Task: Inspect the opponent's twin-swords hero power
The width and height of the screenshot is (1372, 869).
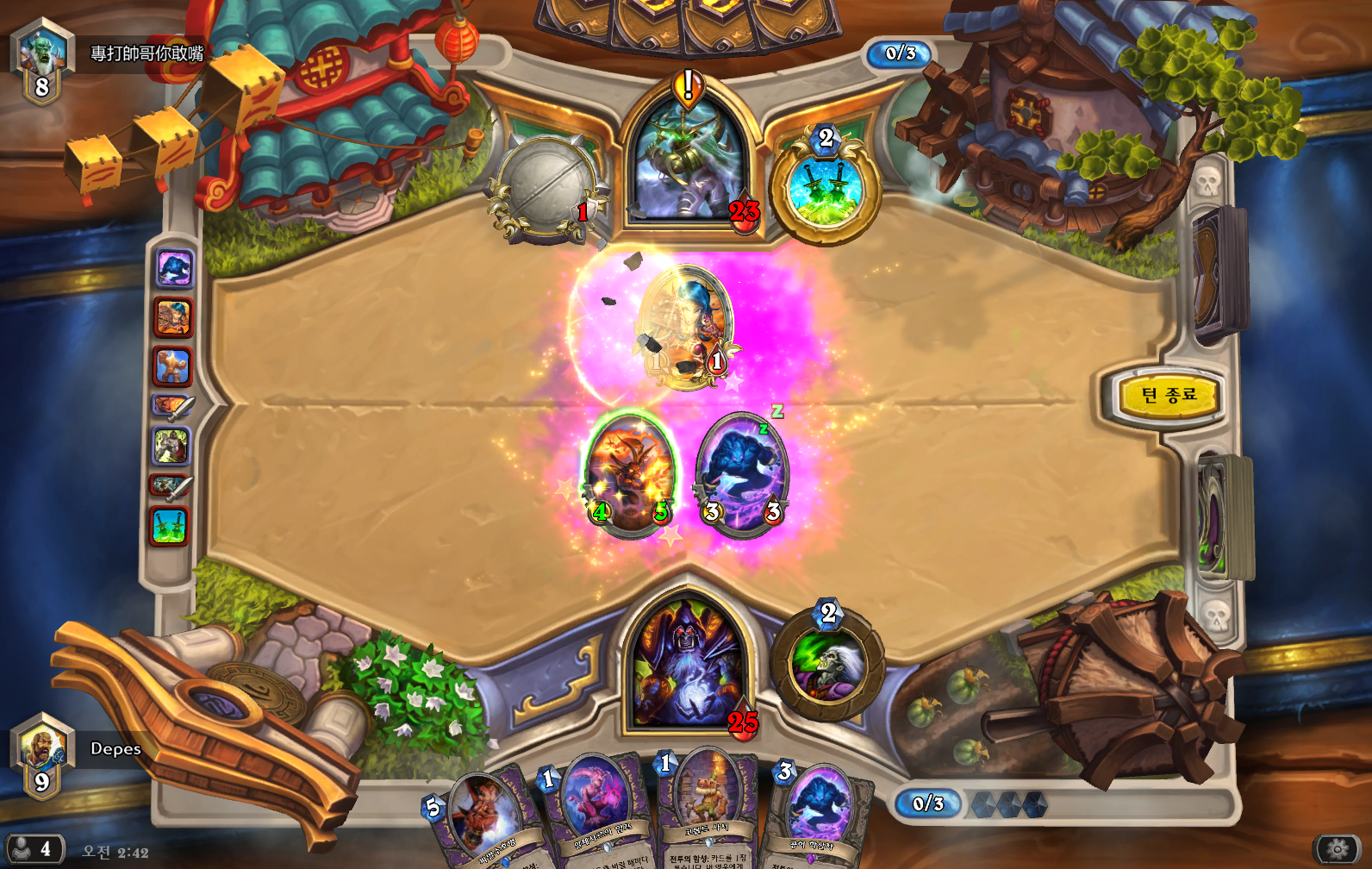Action: click(825, 188)
